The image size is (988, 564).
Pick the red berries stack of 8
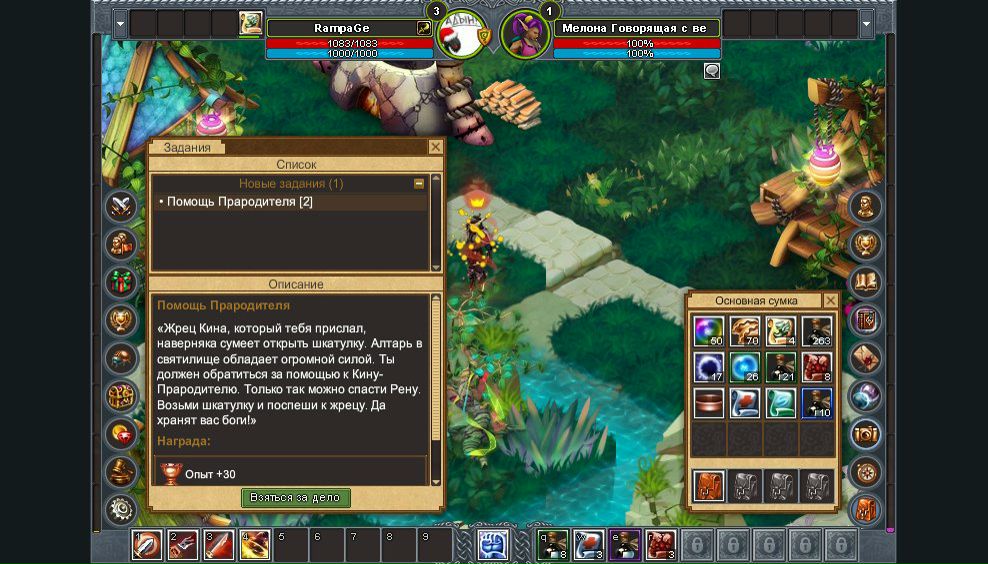coord(816,367)
